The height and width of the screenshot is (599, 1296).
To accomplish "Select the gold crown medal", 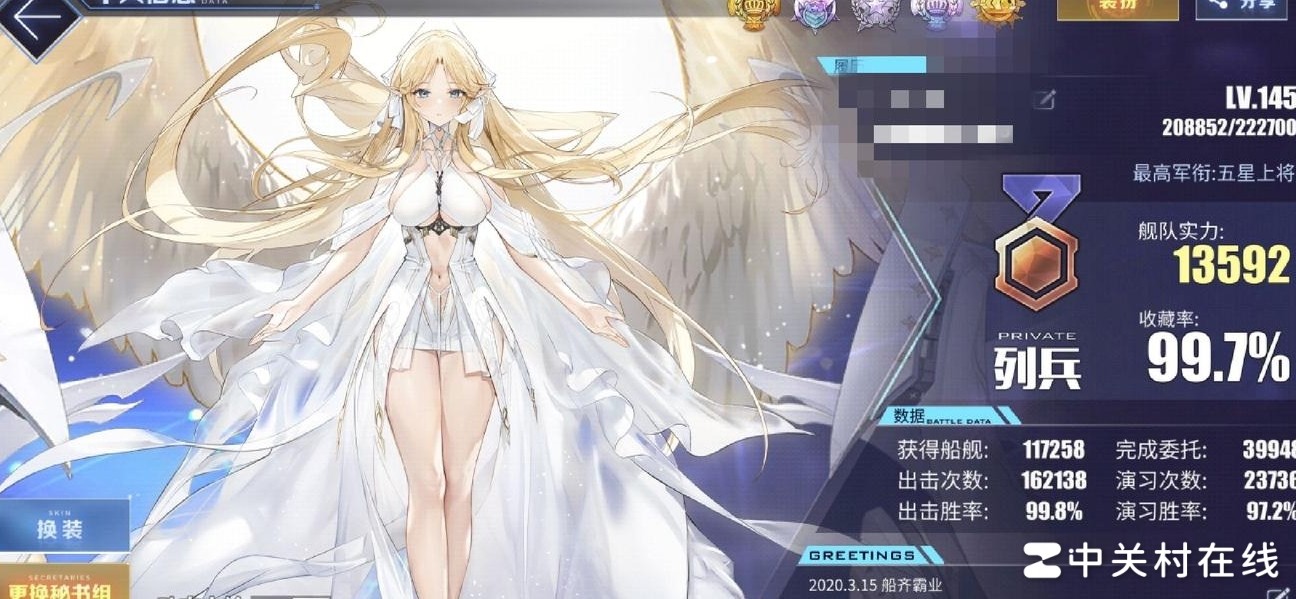I will point(752,12).
